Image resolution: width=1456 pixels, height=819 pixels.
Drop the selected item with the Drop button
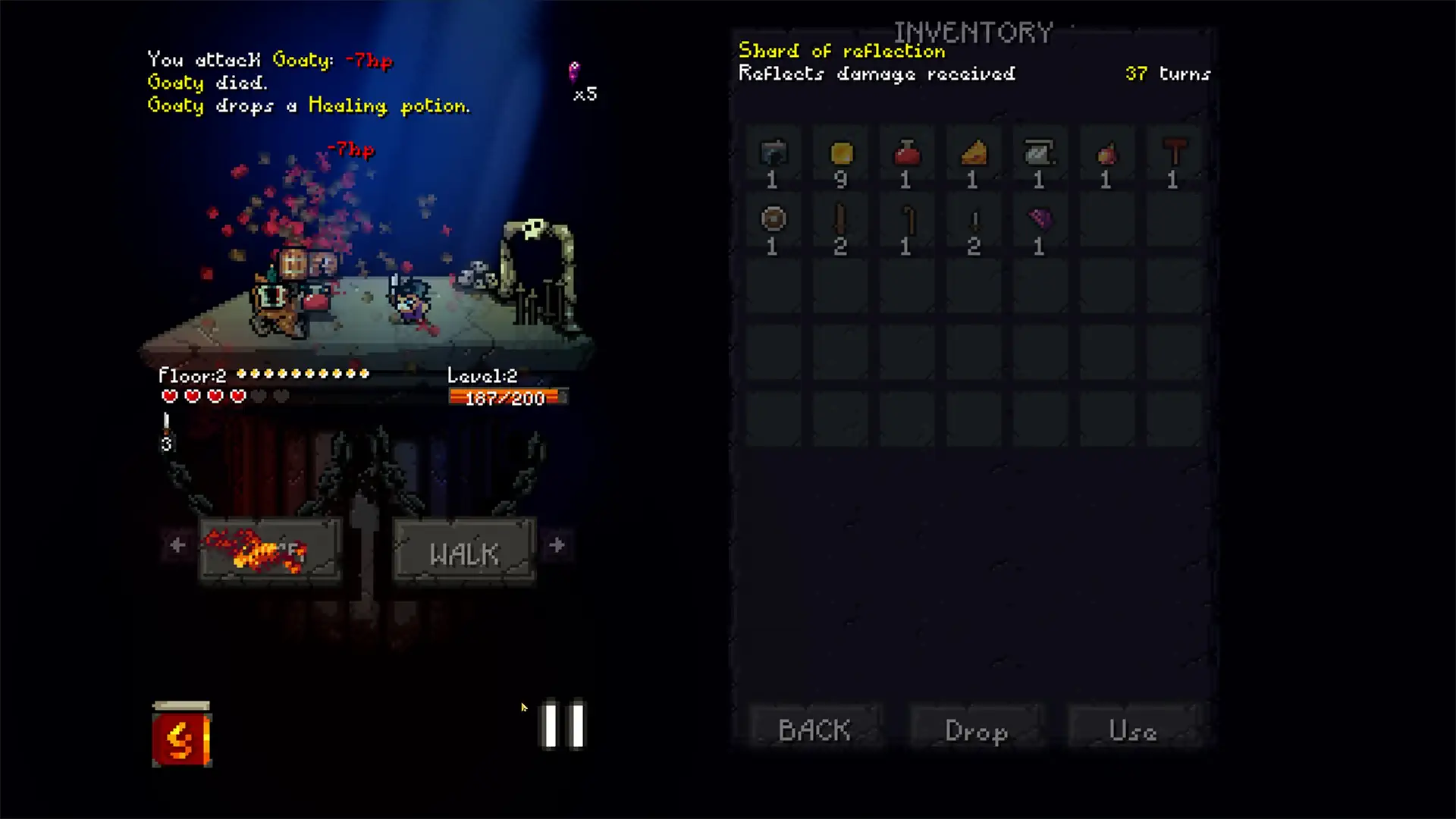[x=976, y=730]
